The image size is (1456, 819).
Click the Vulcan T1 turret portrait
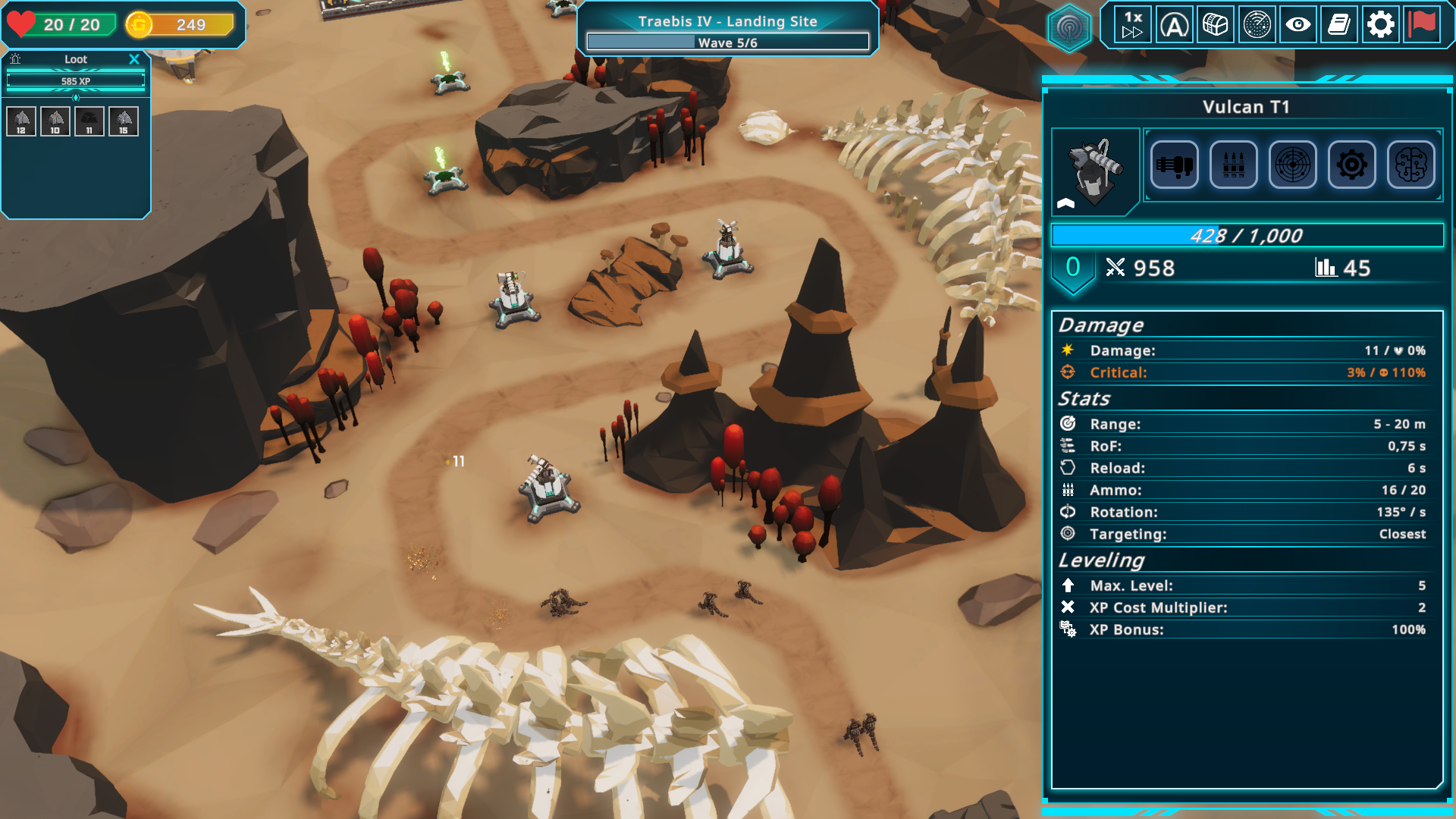1095,171
